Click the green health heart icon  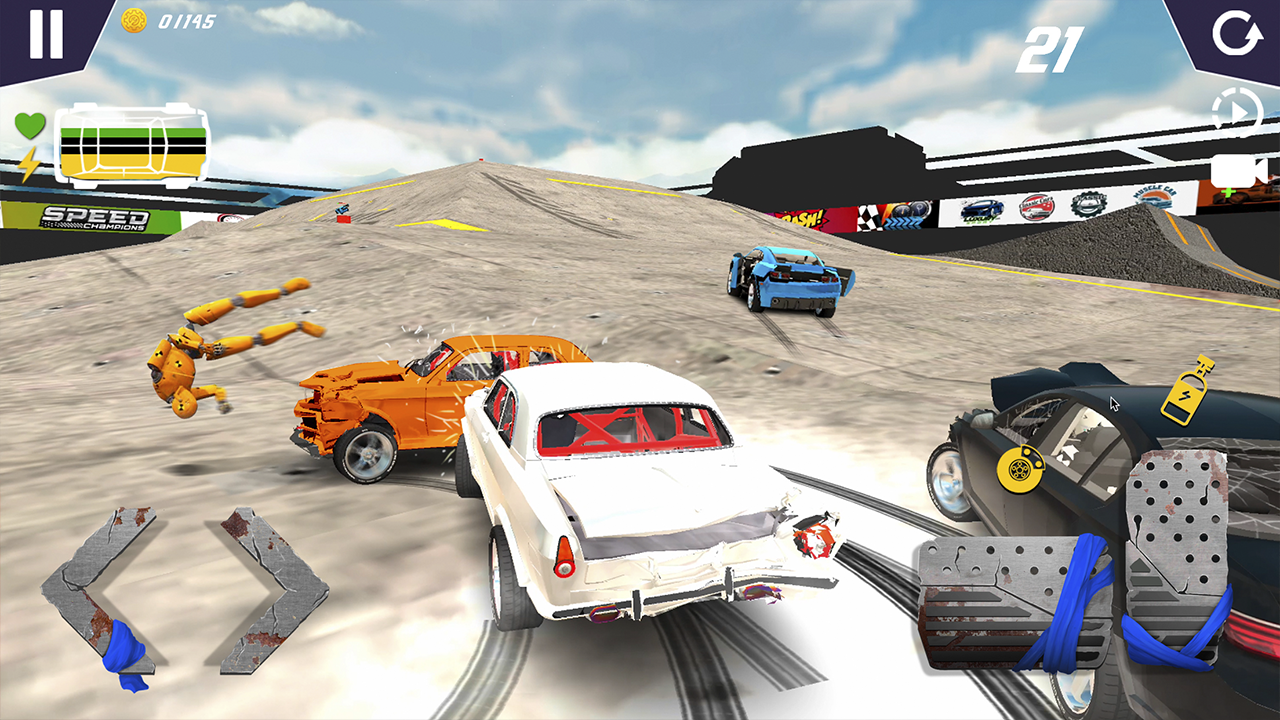point(30,125)
